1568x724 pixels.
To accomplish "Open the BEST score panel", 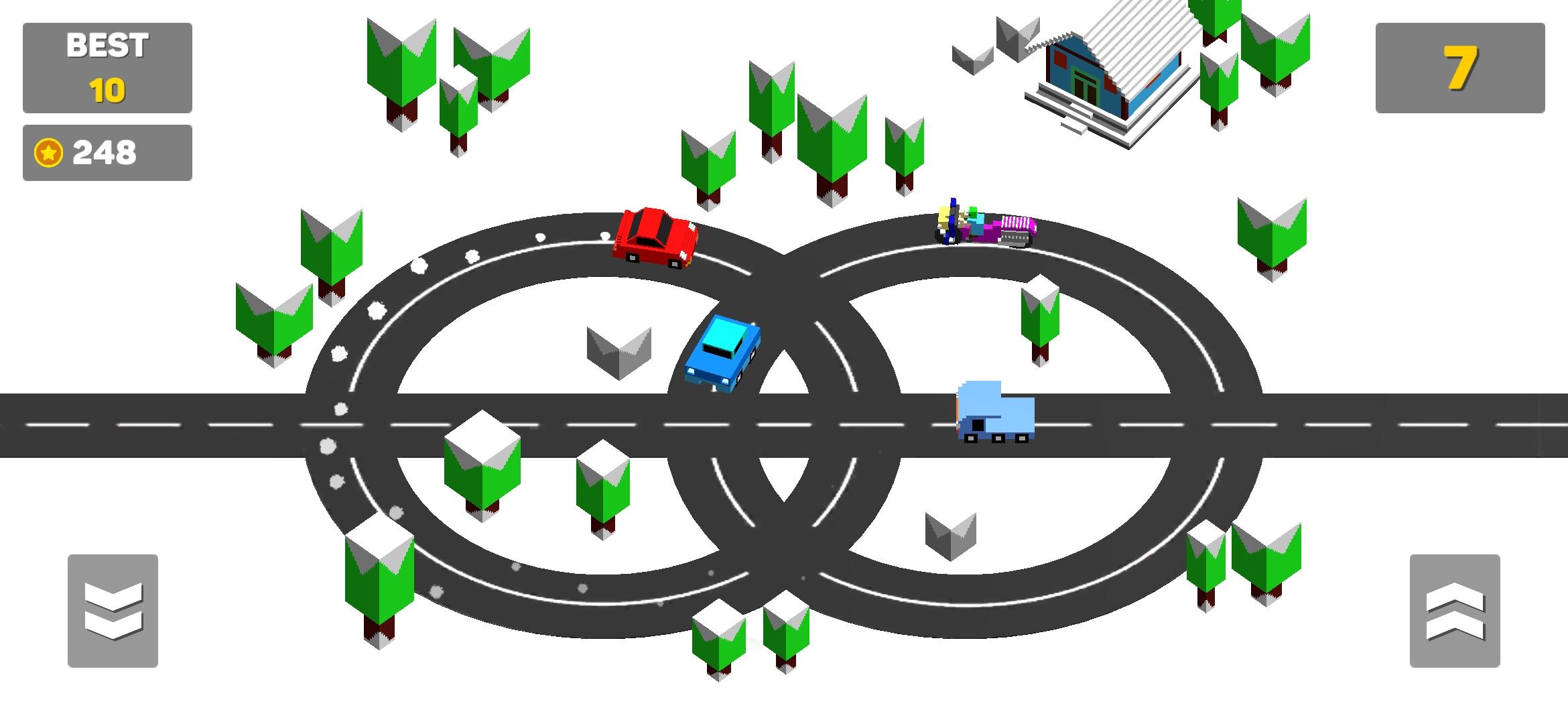I will tap(107, 67).
